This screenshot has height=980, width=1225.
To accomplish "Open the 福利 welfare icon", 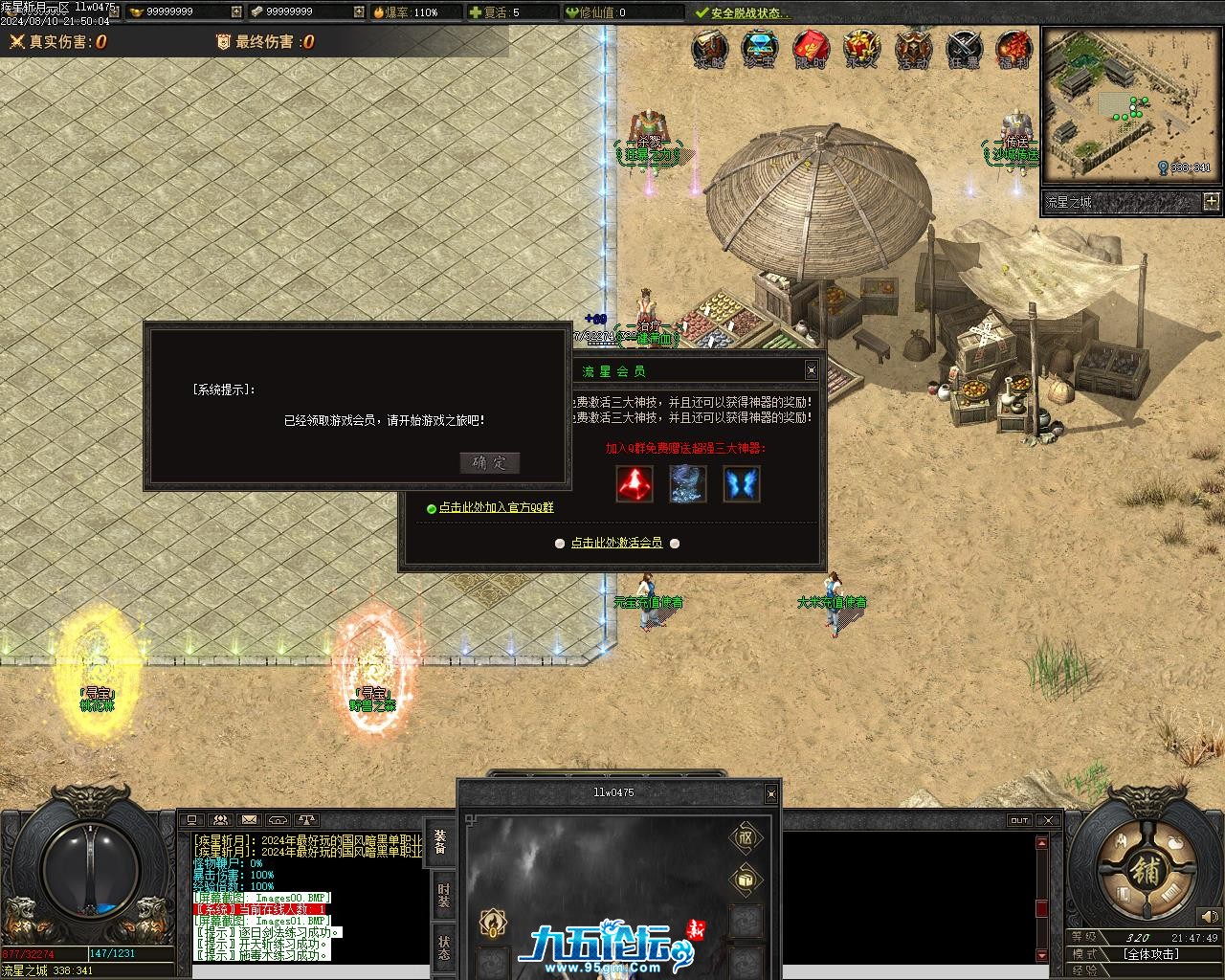I will (x=1013, y=50).
